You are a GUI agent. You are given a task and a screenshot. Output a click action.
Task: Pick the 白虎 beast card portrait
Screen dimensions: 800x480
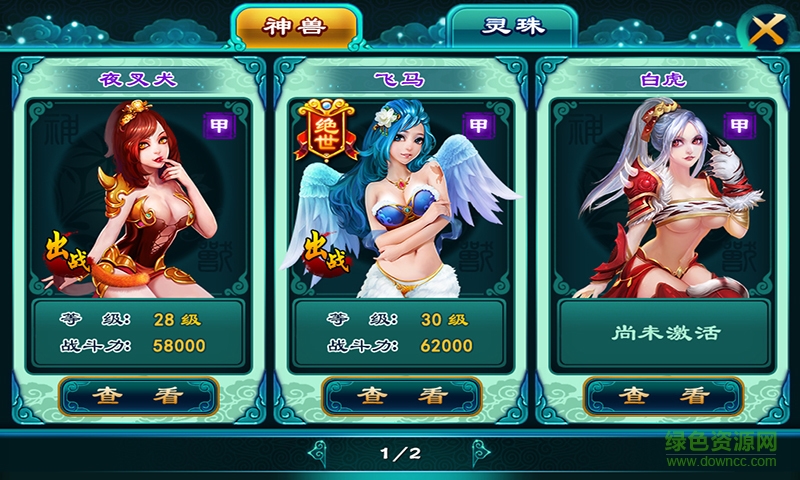(x=662, y=200)
